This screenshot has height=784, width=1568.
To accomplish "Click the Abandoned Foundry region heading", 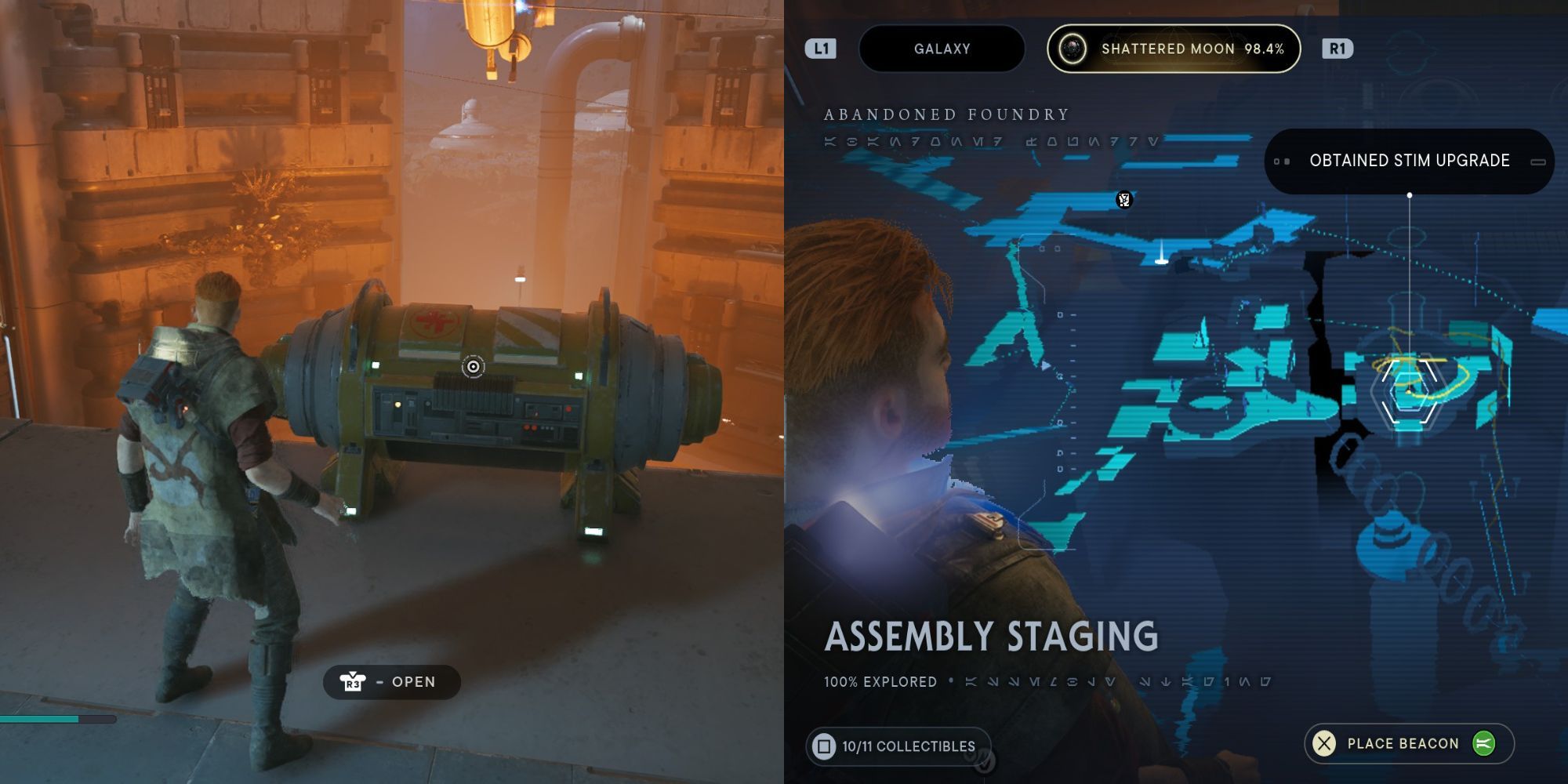I will pos(944,113).
